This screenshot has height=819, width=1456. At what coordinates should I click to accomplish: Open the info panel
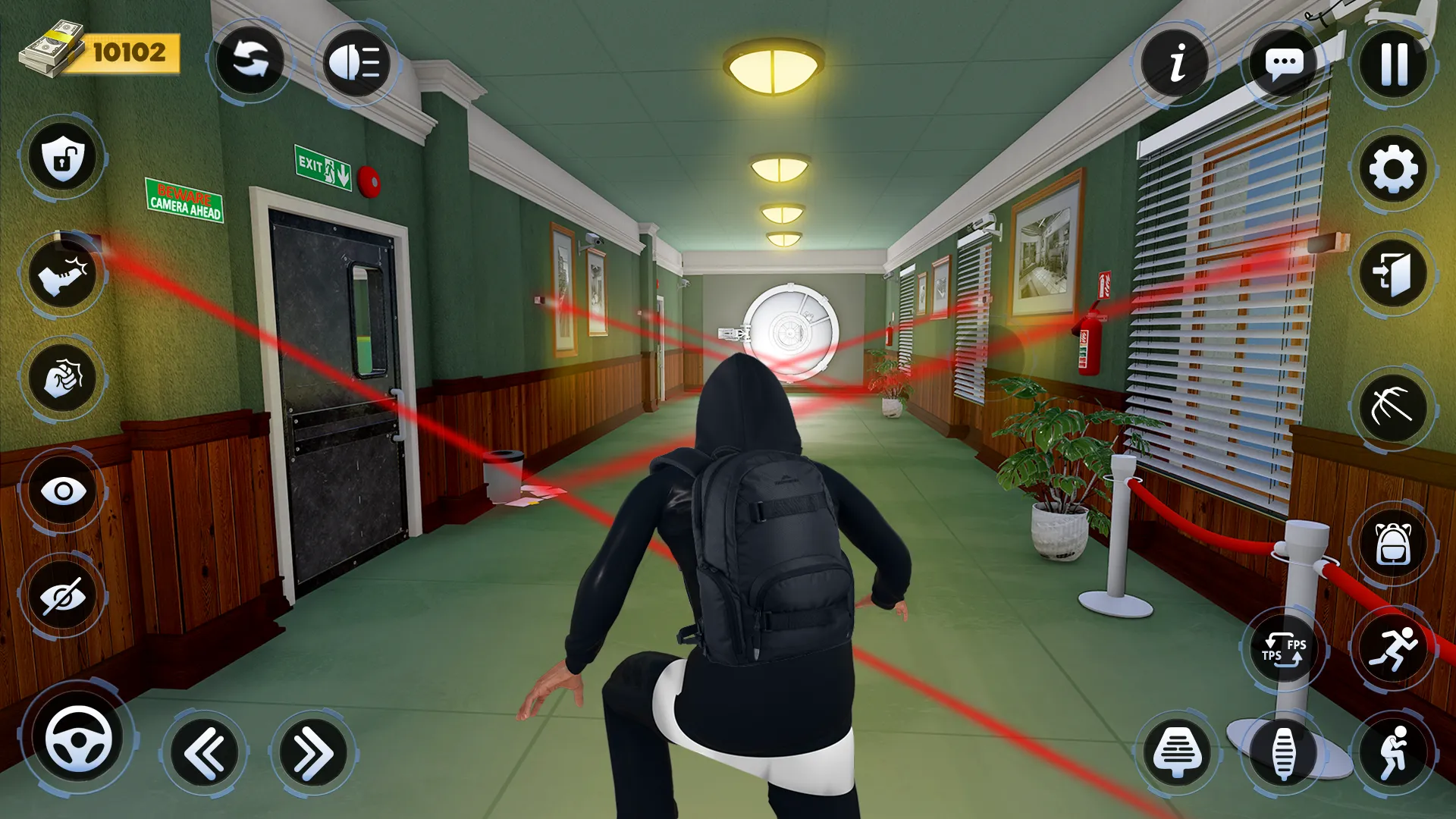point(1176,64)
